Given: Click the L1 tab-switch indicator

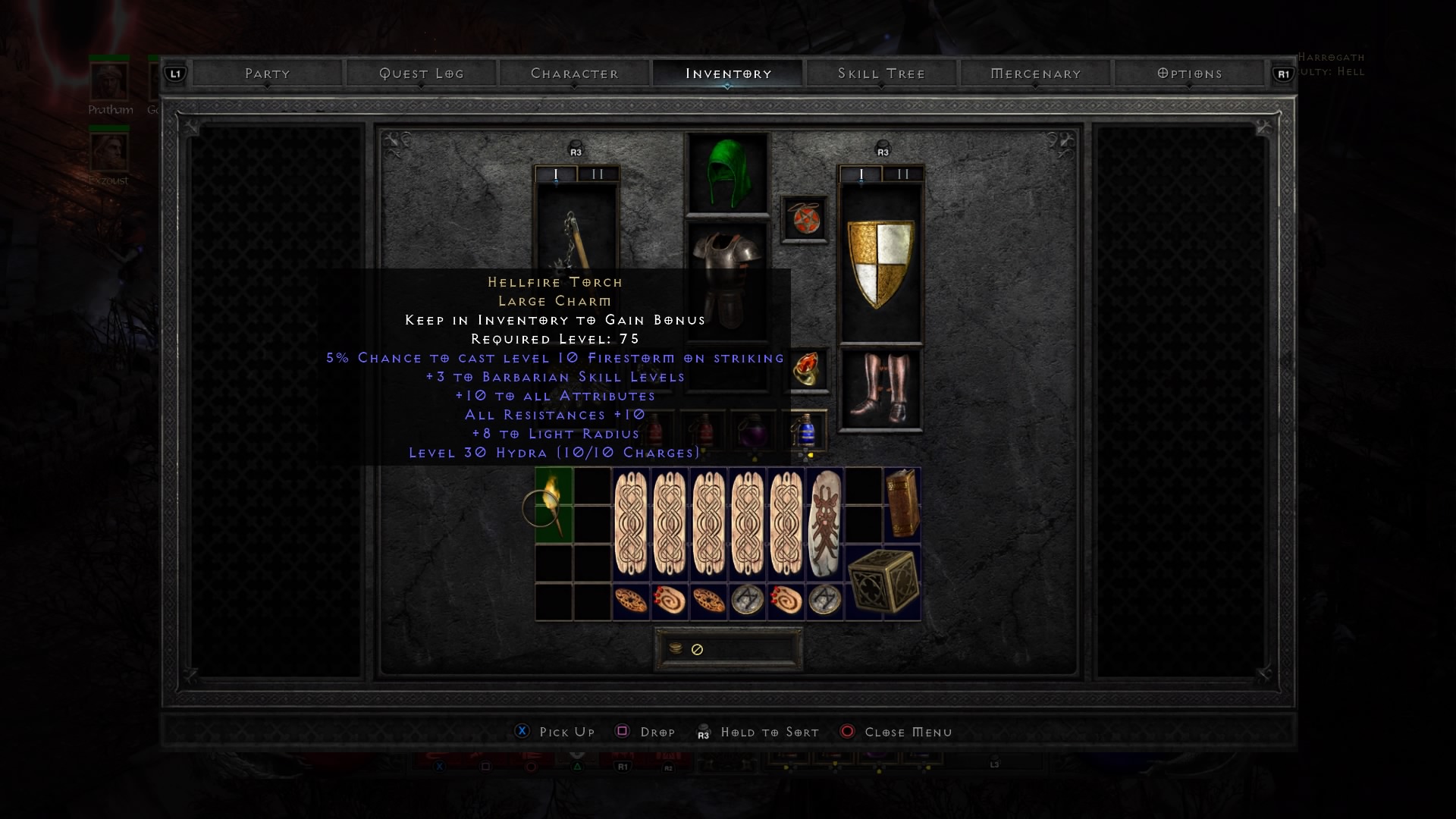Looking at the screenshot, I should click(174, 74).
